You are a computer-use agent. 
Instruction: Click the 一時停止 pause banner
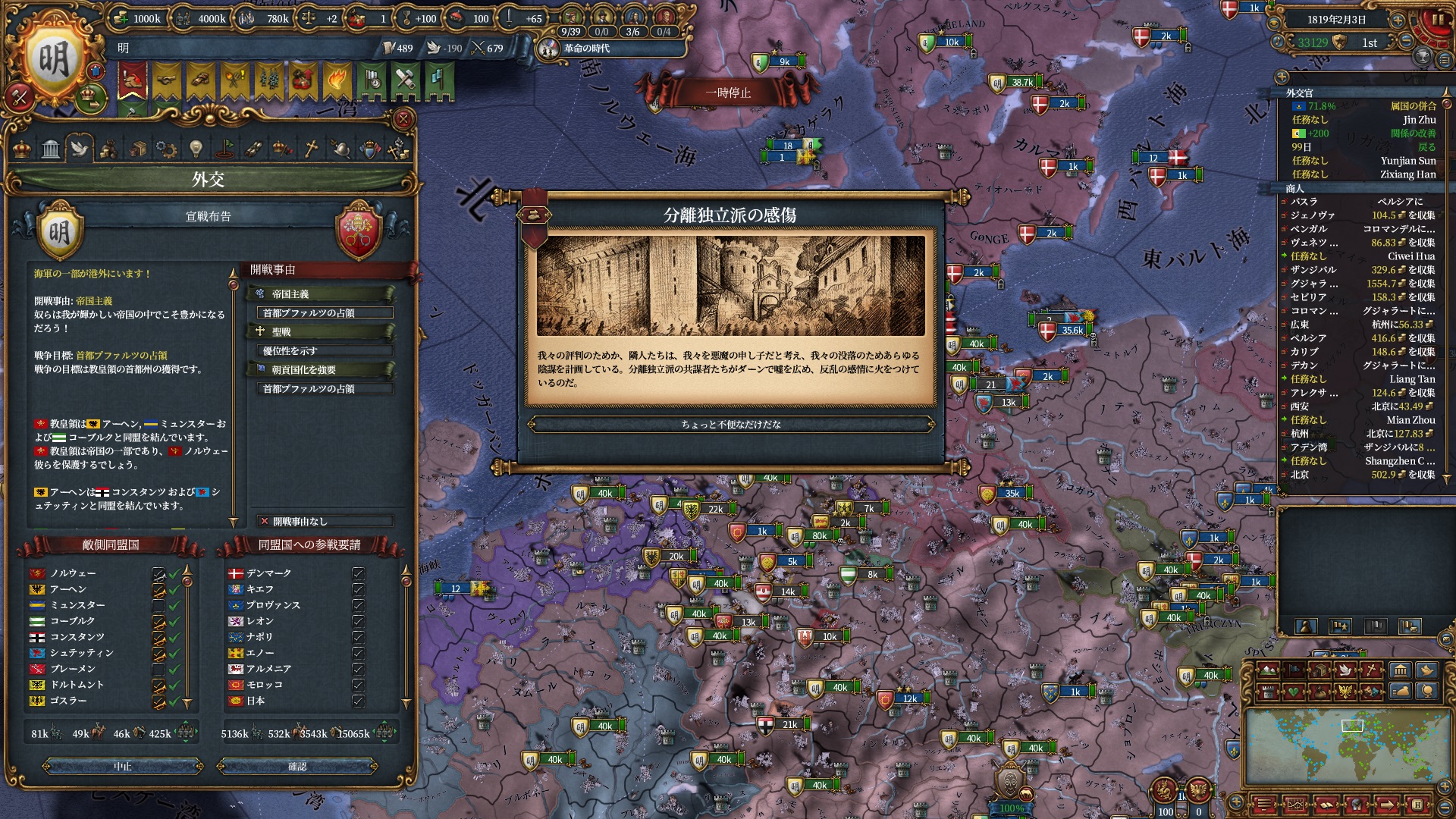coord(728,93)
